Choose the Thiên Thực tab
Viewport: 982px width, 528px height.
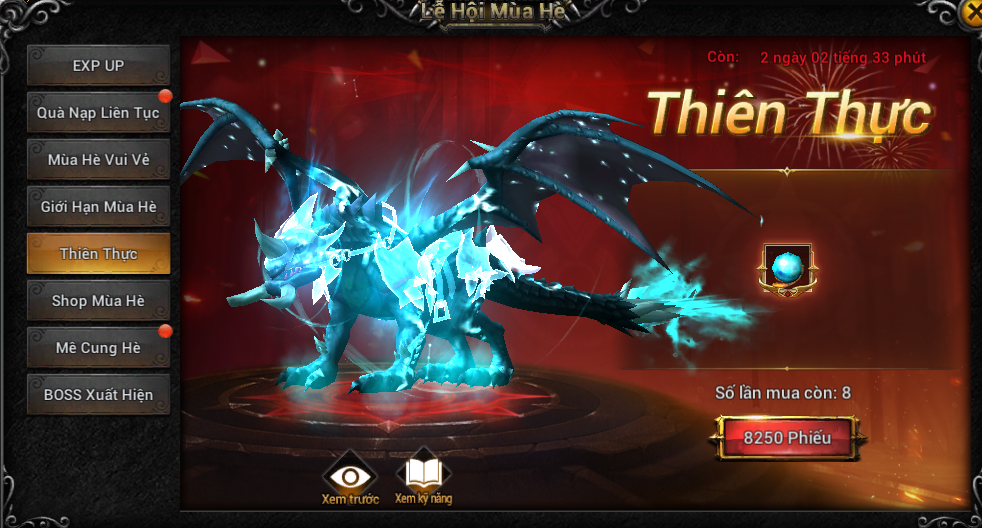click(98, 254)
